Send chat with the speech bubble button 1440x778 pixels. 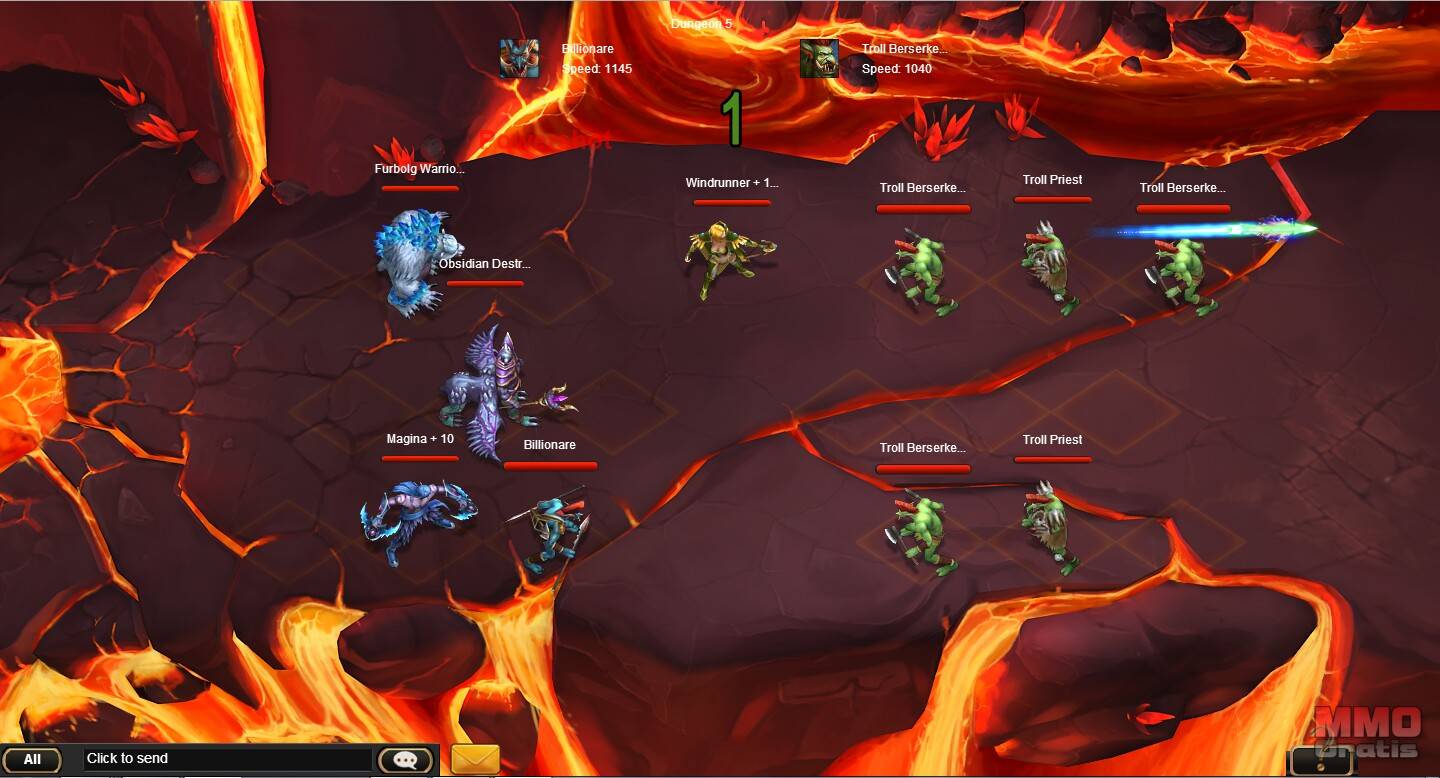405,760
